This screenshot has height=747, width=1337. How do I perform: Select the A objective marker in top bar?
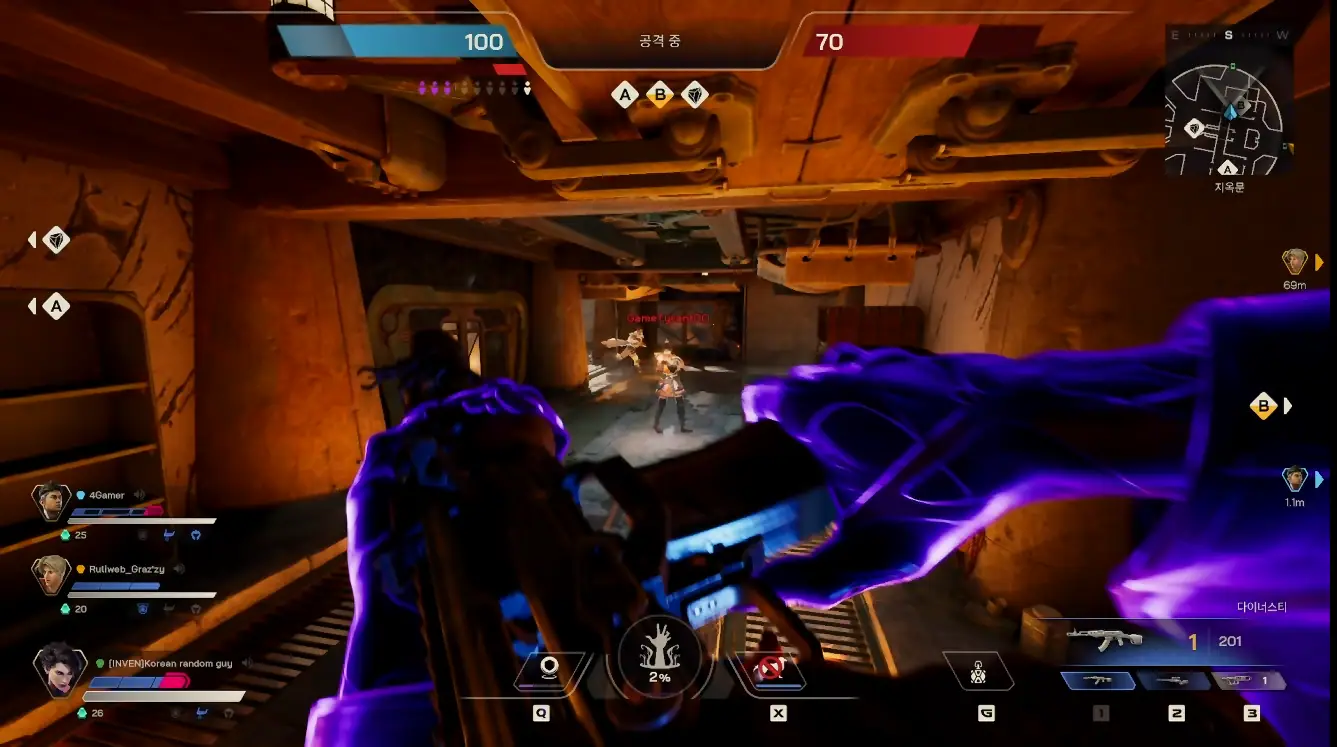[625, 95]
